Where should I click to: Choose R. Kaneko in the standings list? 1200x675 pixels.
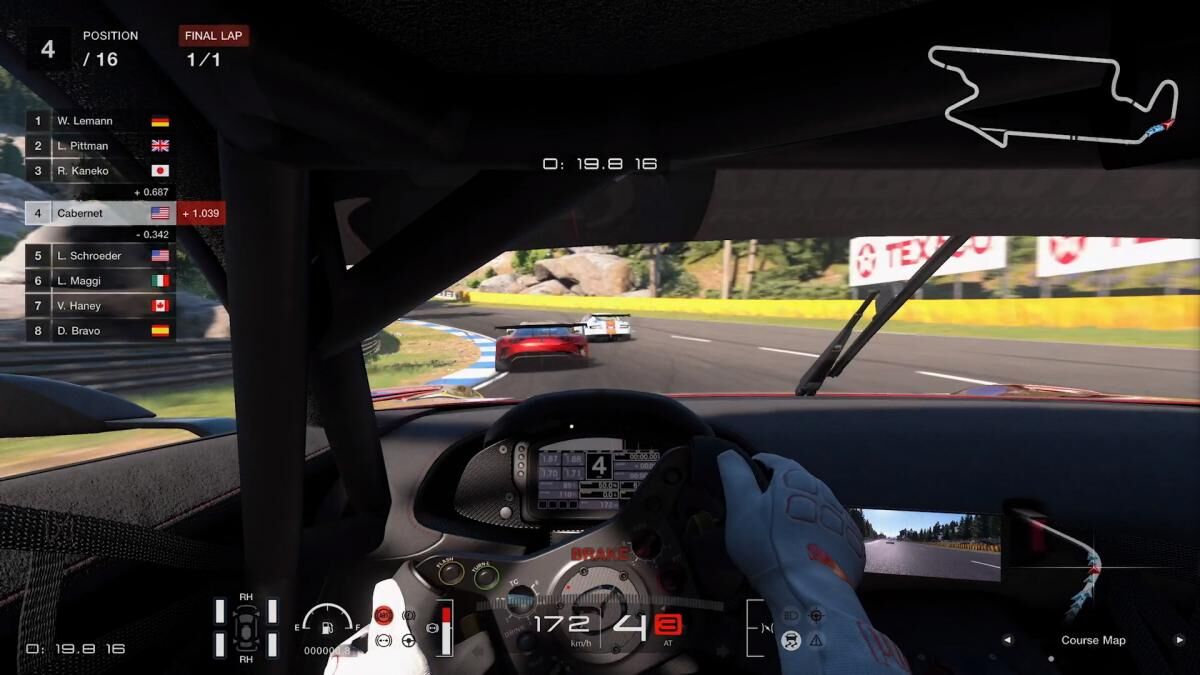[100, 171]
